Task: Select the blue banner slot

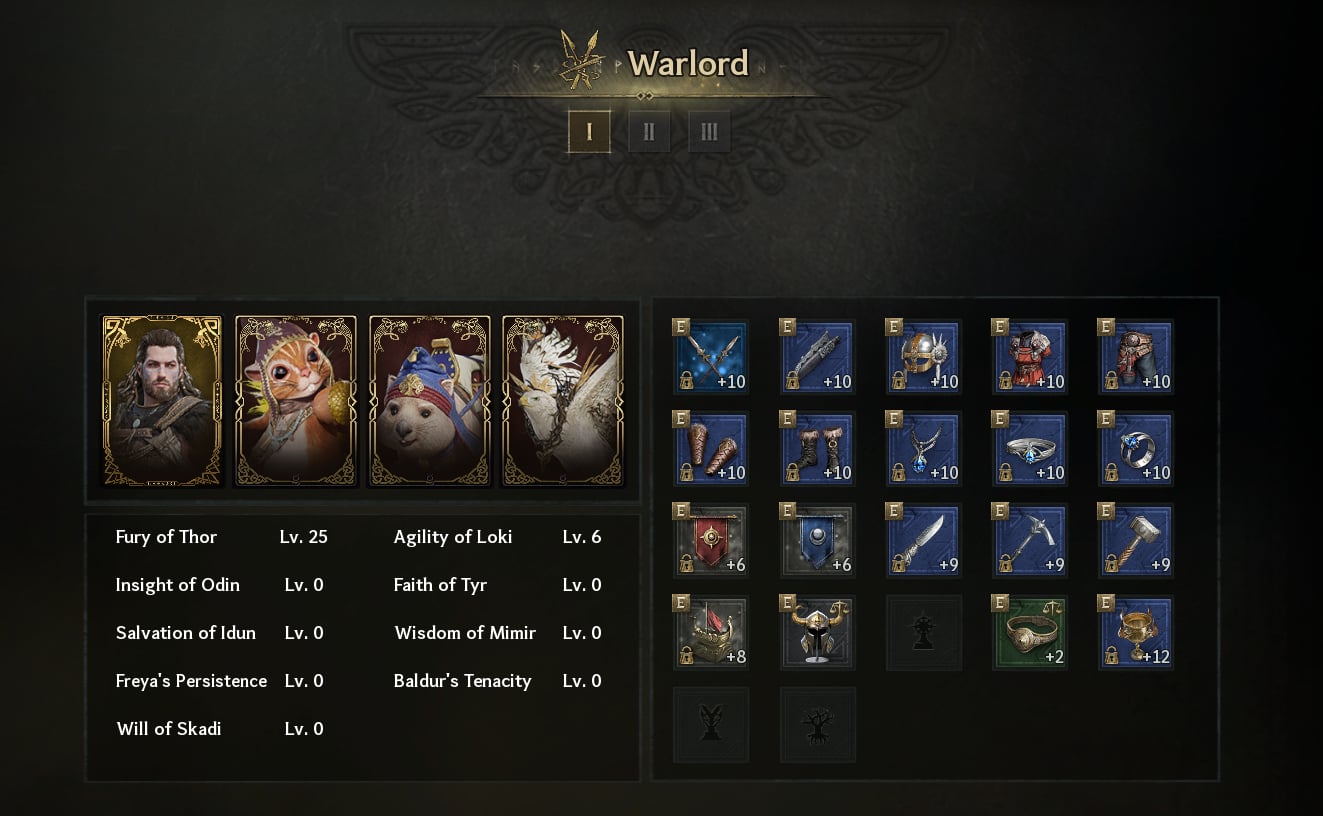Action: (817, 541)
